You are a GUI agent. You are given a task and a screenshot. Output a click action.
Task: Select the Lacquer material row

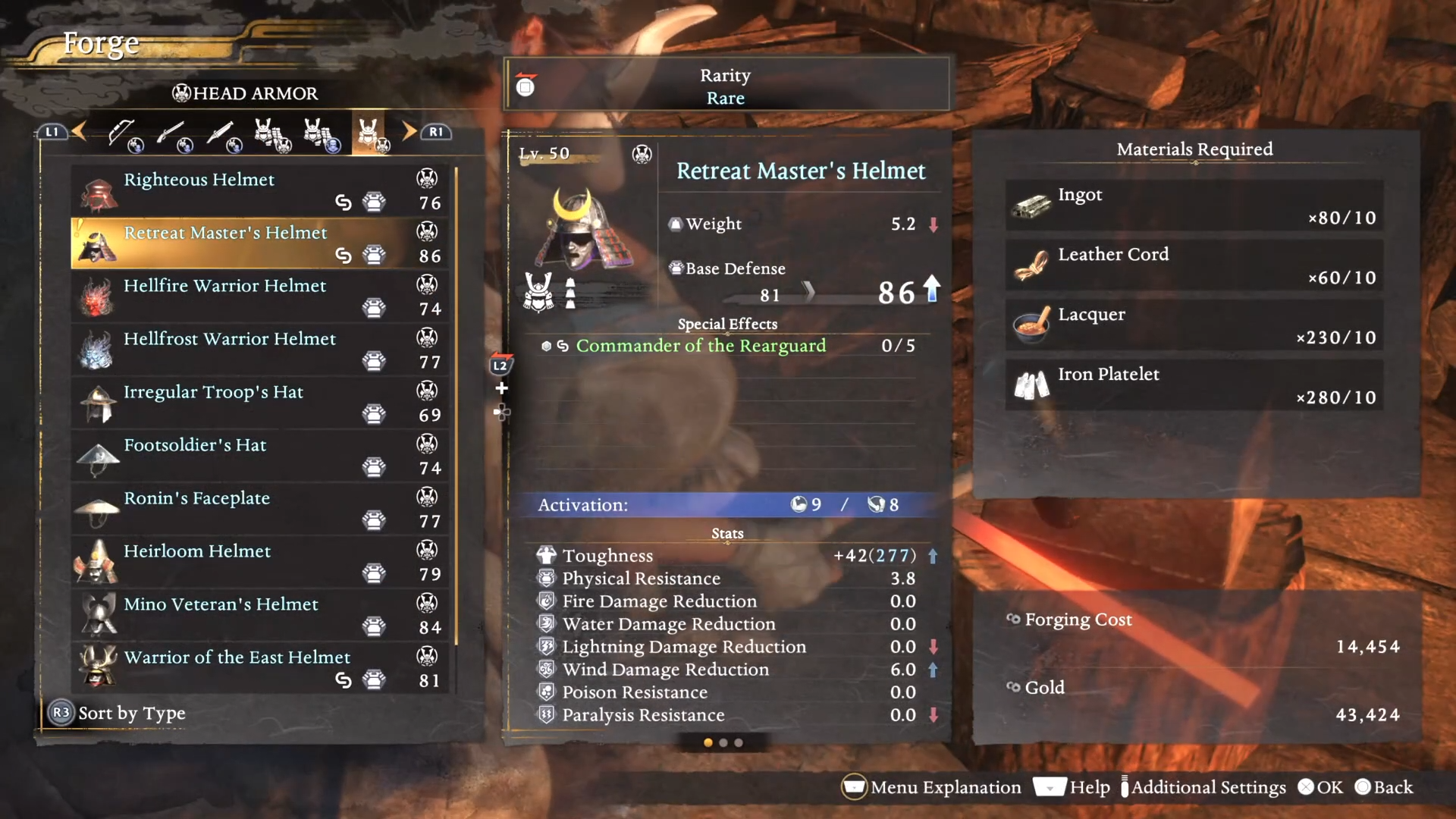[x=1194, y=325]
